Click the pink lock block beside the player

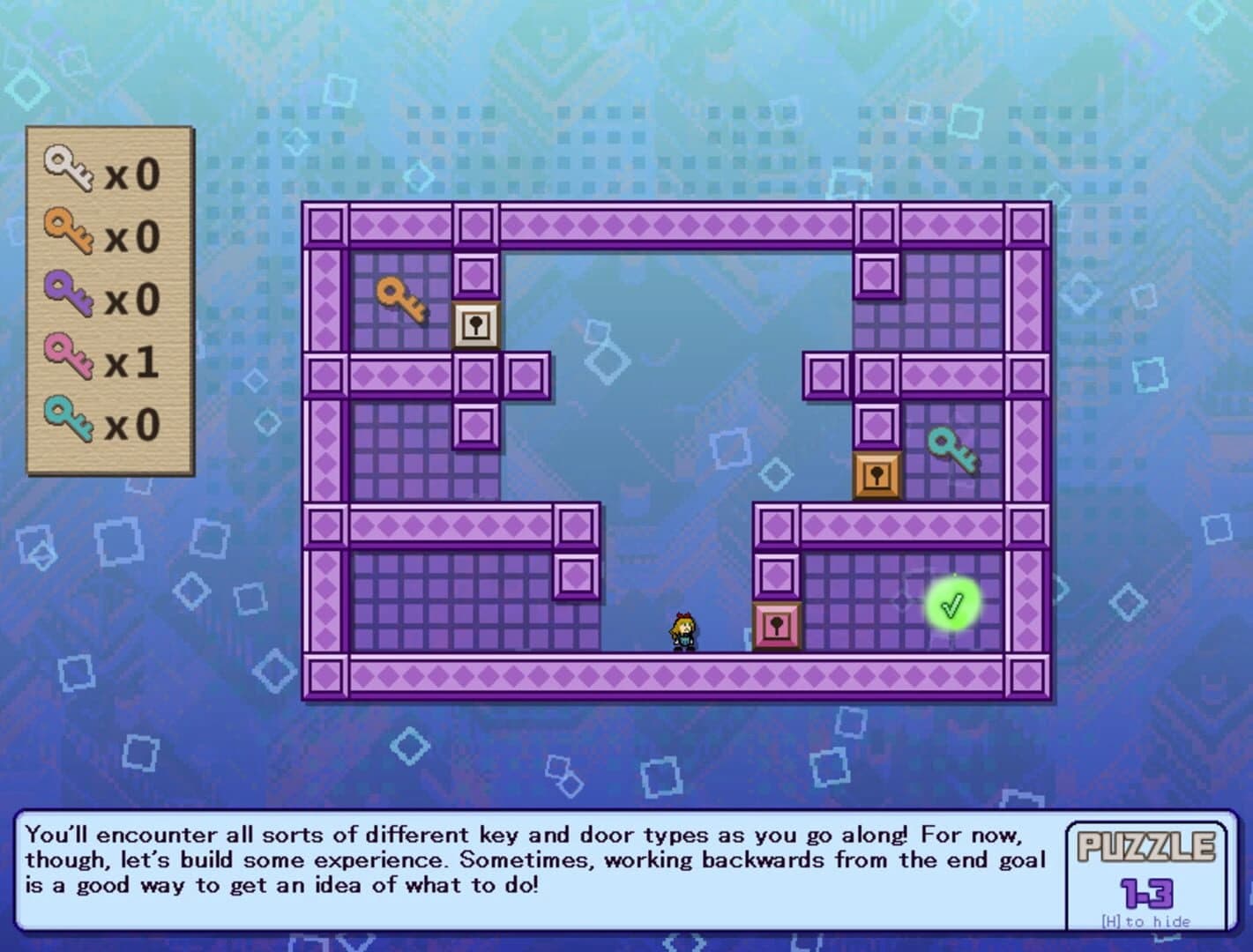[778, 628]
